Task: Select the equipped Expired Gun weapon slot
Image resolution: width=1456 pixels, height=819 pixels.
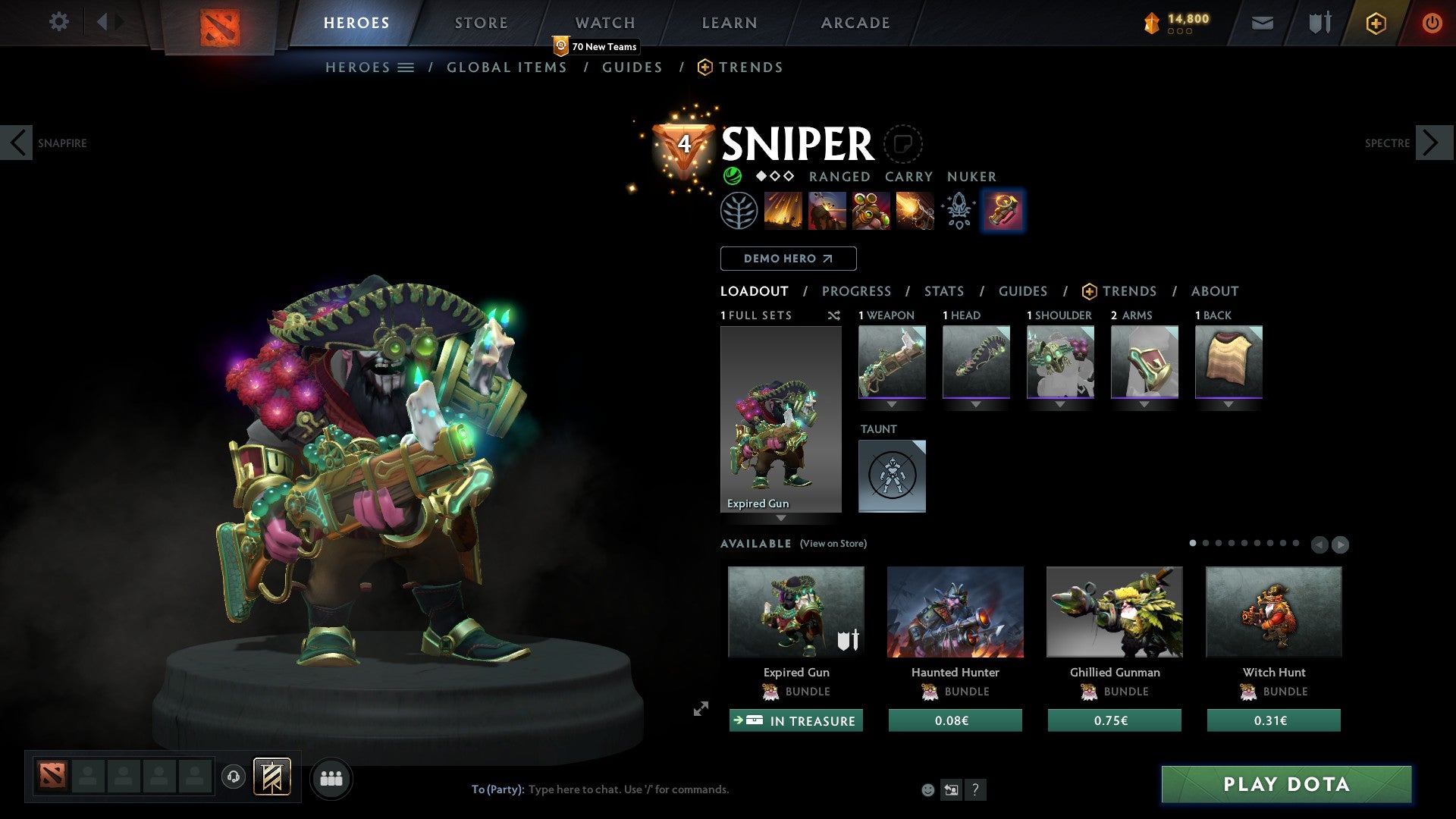Action: point(892,360)
